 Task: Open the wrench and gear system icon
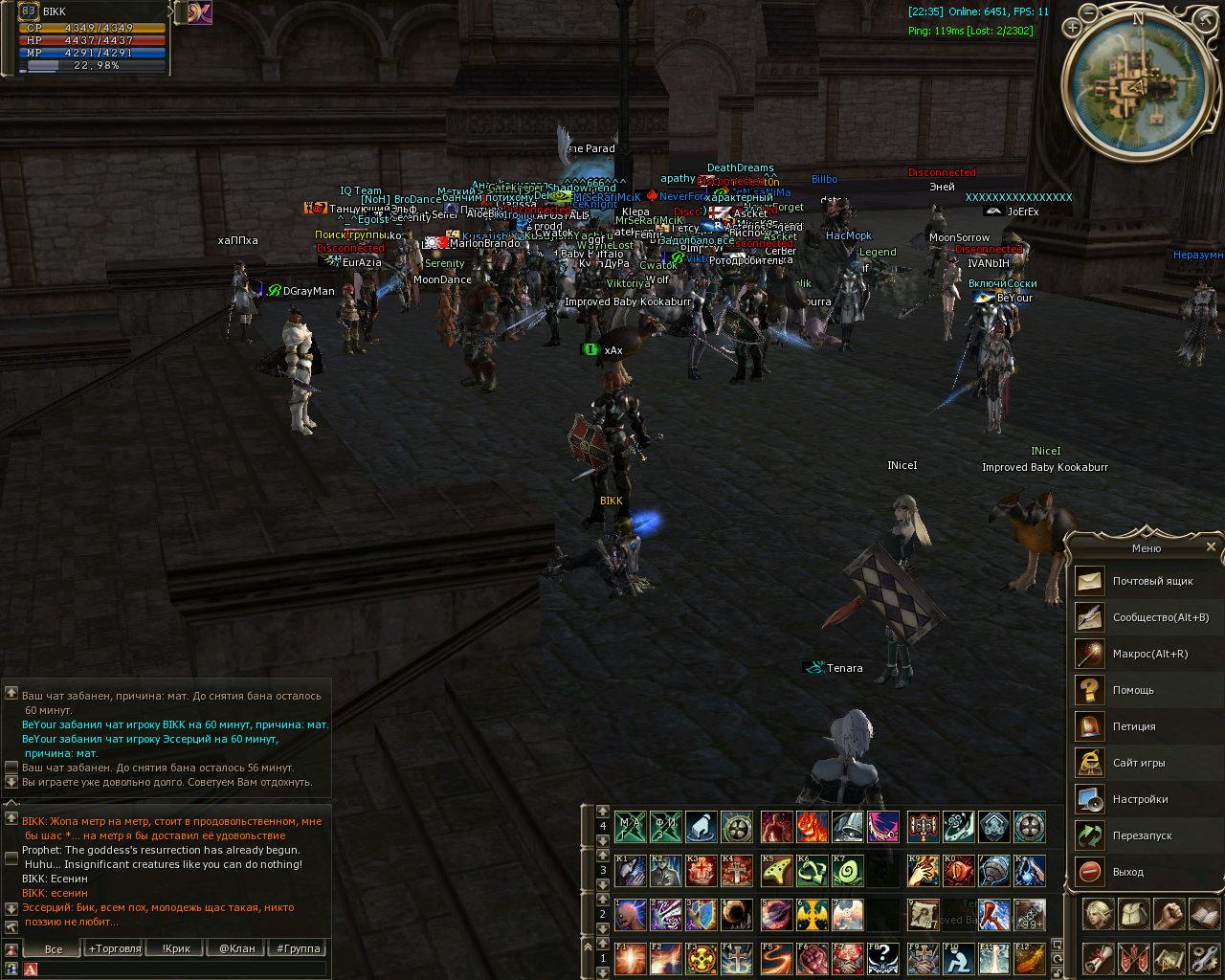1202,957
